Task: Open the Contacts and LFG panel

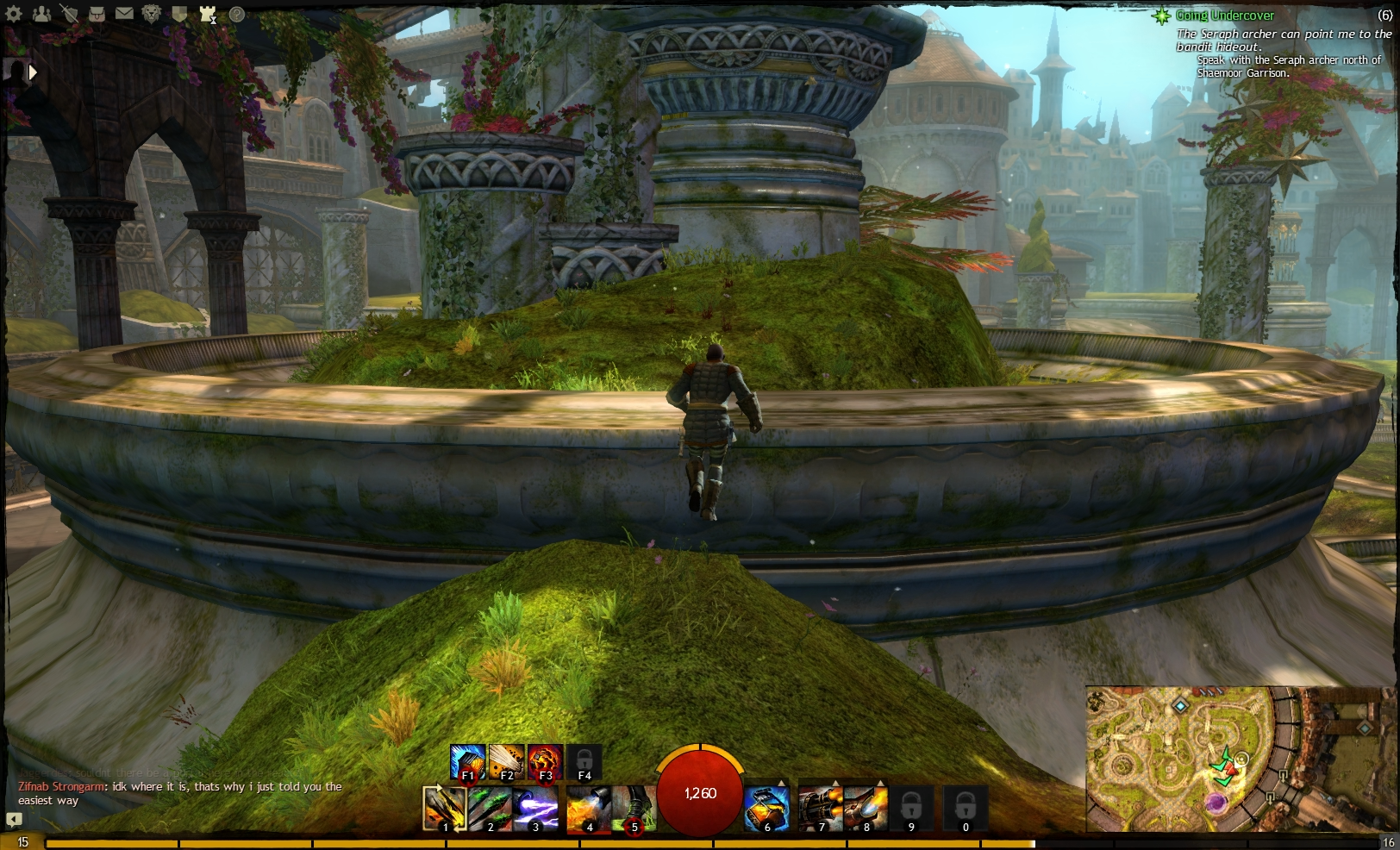Action: coord(41,12)
